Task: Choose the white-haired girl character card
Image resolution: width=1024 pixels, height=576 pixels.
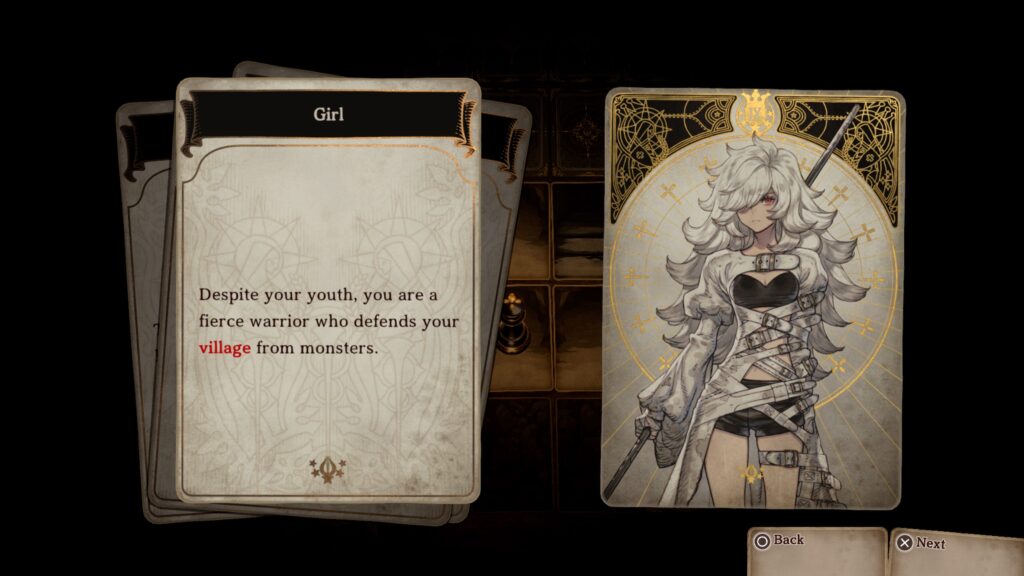Action: 752,300
